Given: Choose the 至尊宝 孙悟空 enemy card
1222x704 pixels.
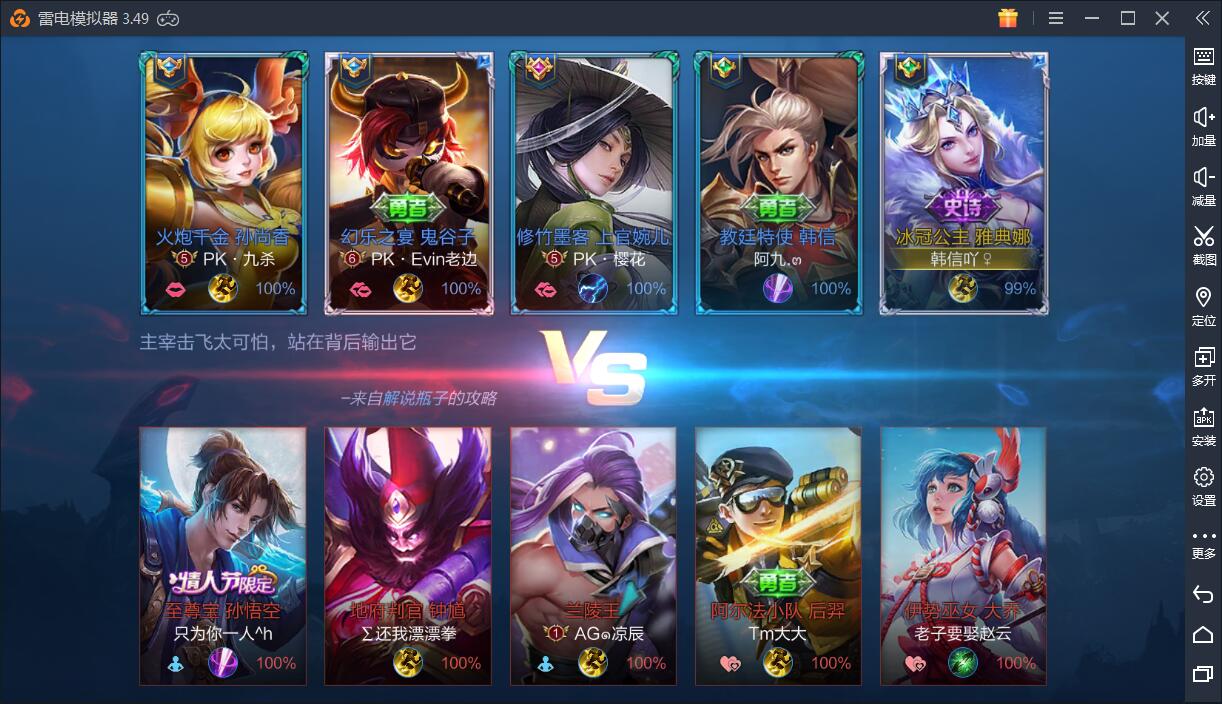Looking at the screenshot, I should (223, 555).
